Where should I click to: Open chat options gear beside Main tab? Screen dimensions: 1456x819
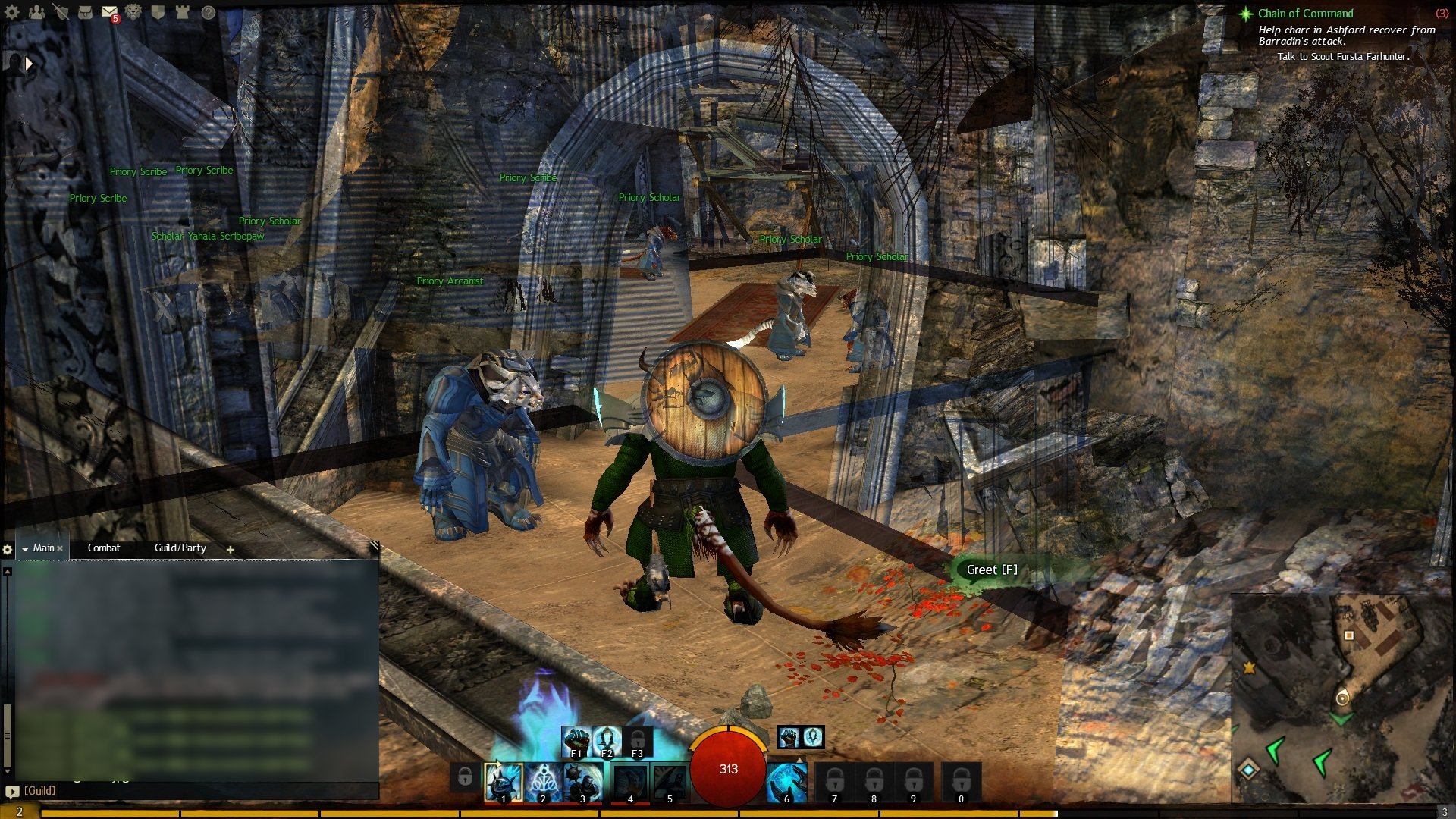point(8,549)
